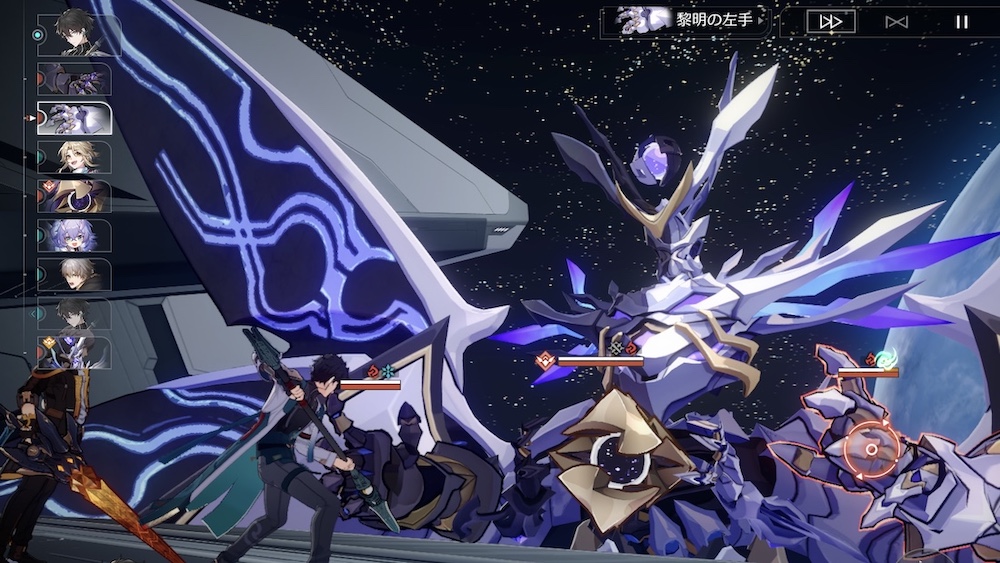Pause the battle
The image size is (1000, 563).
[961, 22]
